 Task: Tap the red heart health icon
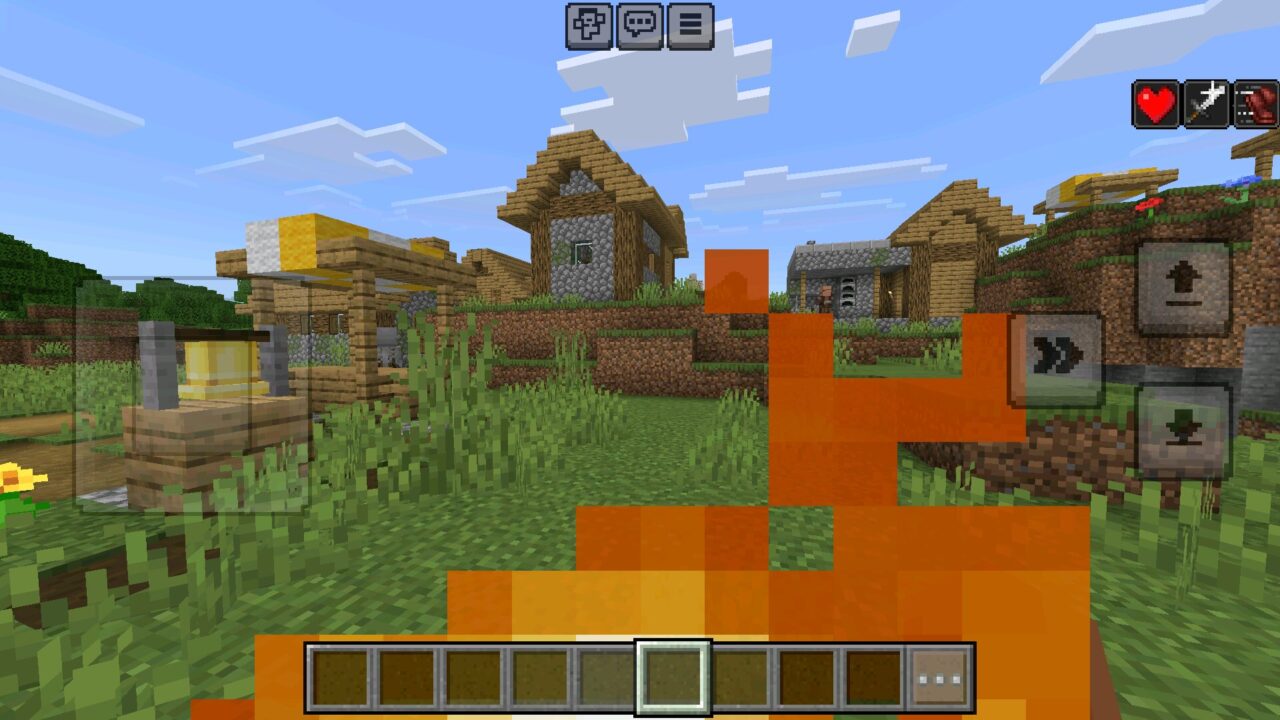tap(1155, 103)
